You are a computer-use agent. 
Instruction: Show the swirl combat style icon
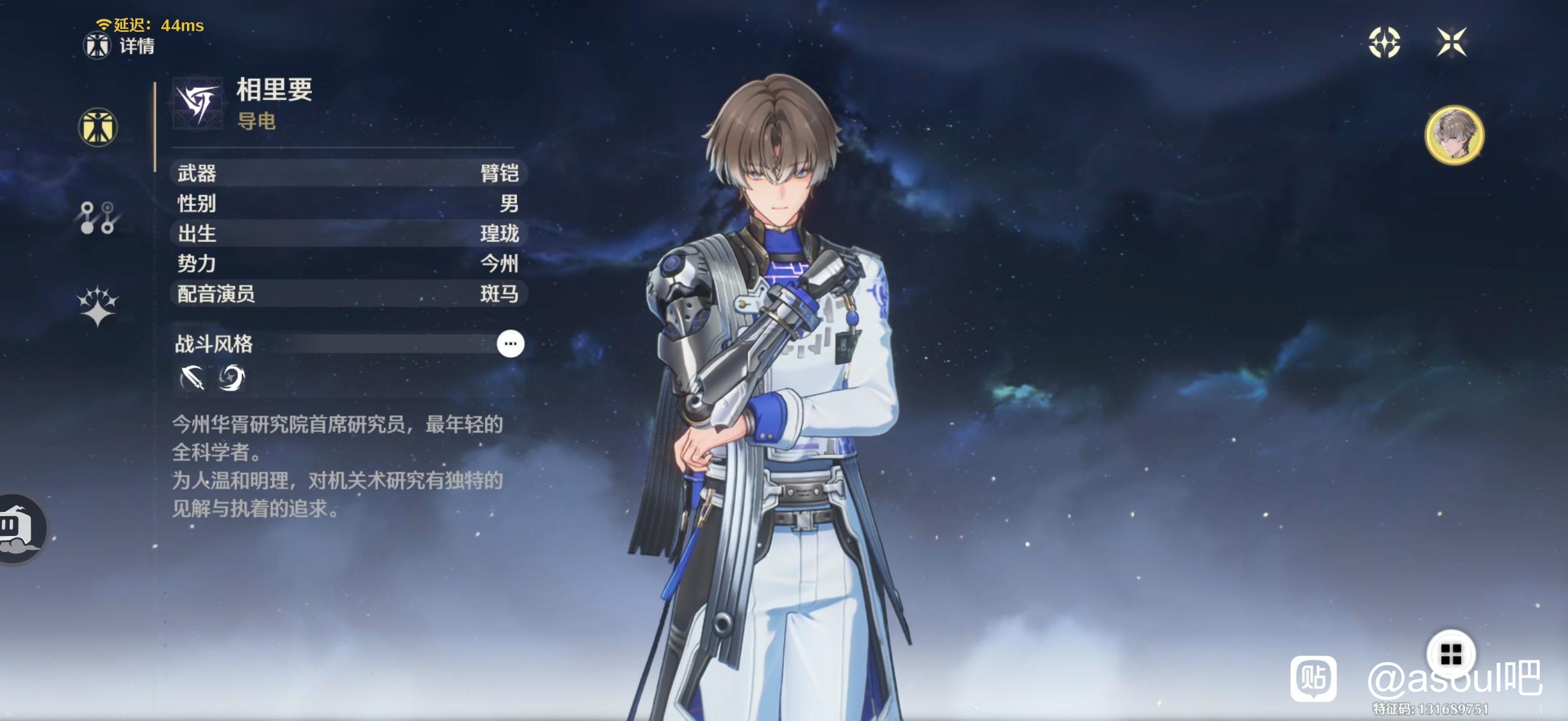tap(232, 378)
